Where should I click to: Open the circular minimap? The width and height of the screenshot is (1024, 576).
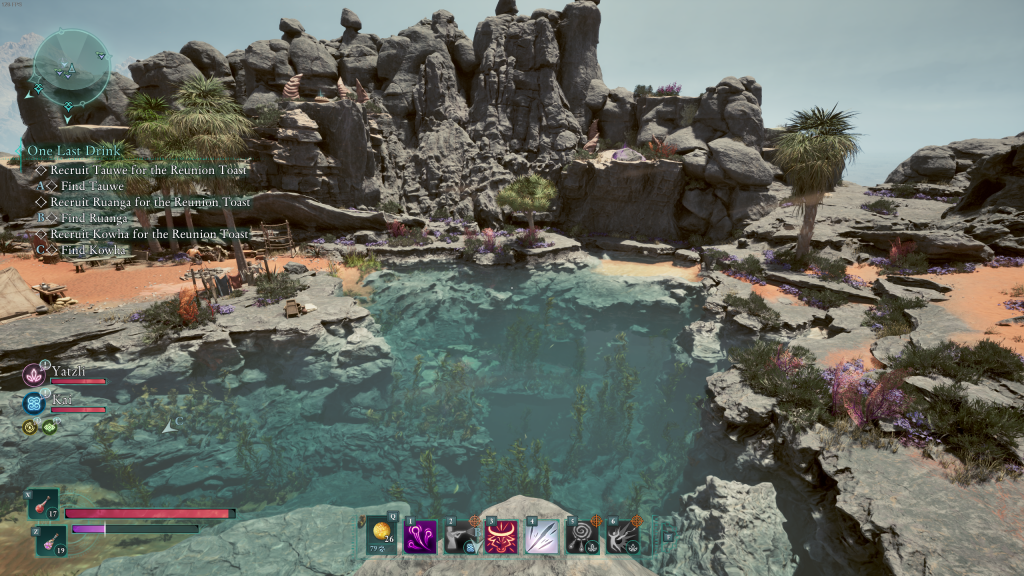[x=71, y=66]
